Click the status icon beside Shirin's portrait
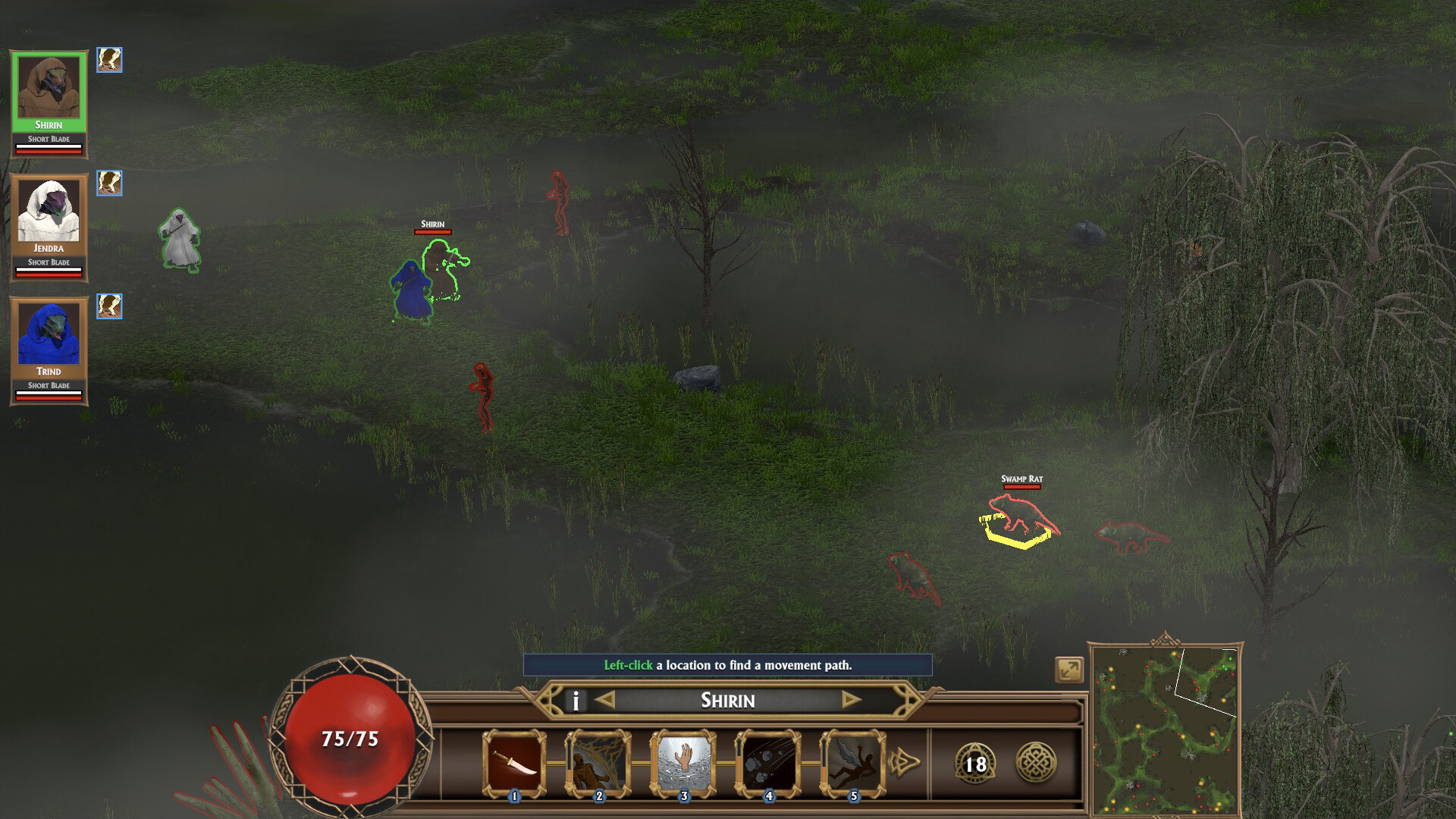This screenshot has width=1456, height=819. (x=109, y=60)
